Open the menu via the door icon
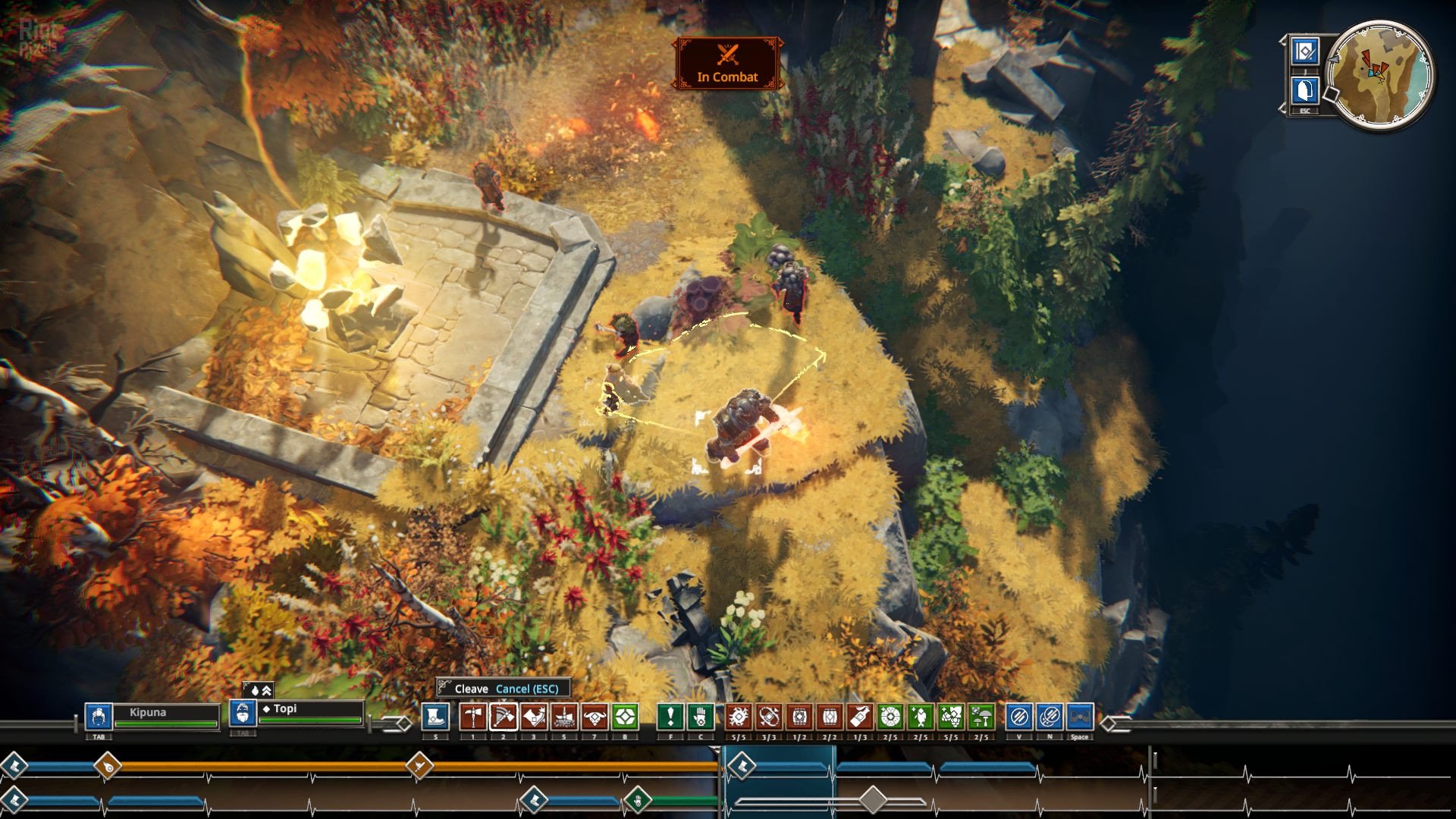The width and height of the screenshot is (1456, 819). (1305, 91)
